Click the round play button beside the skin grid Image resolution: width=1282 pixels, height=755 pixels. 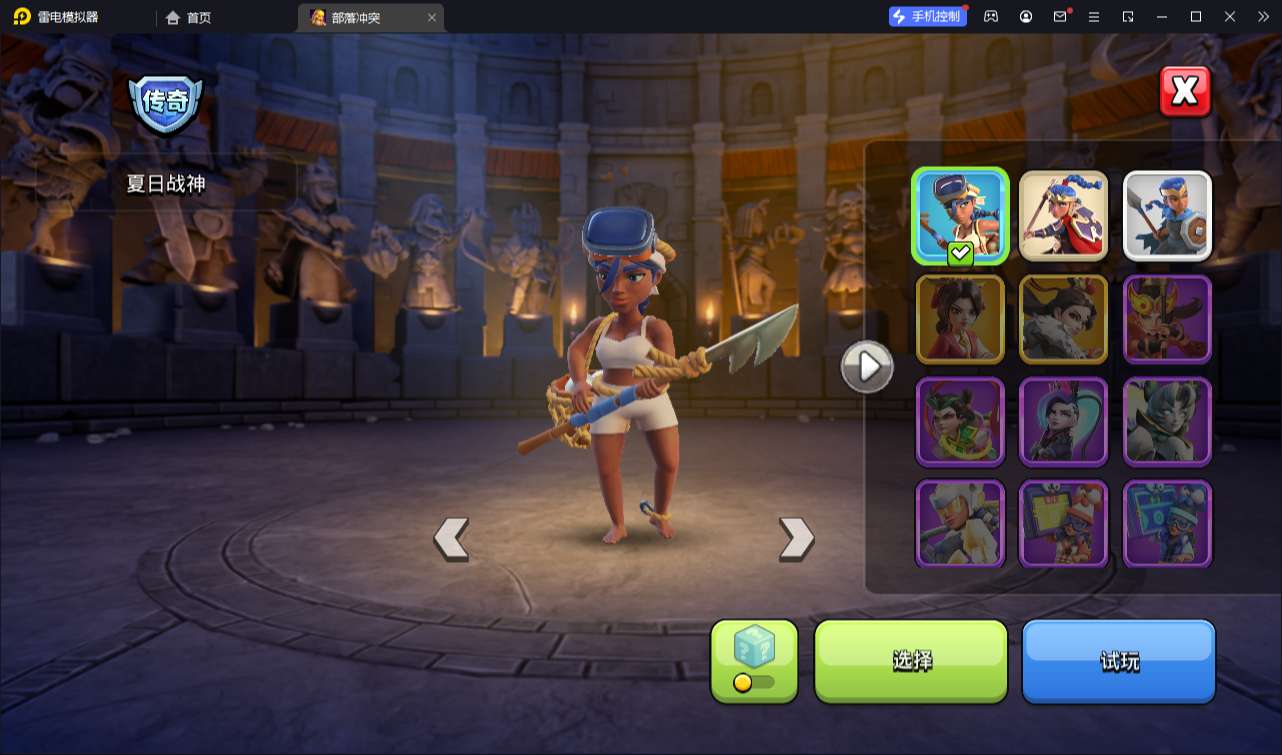867,367
